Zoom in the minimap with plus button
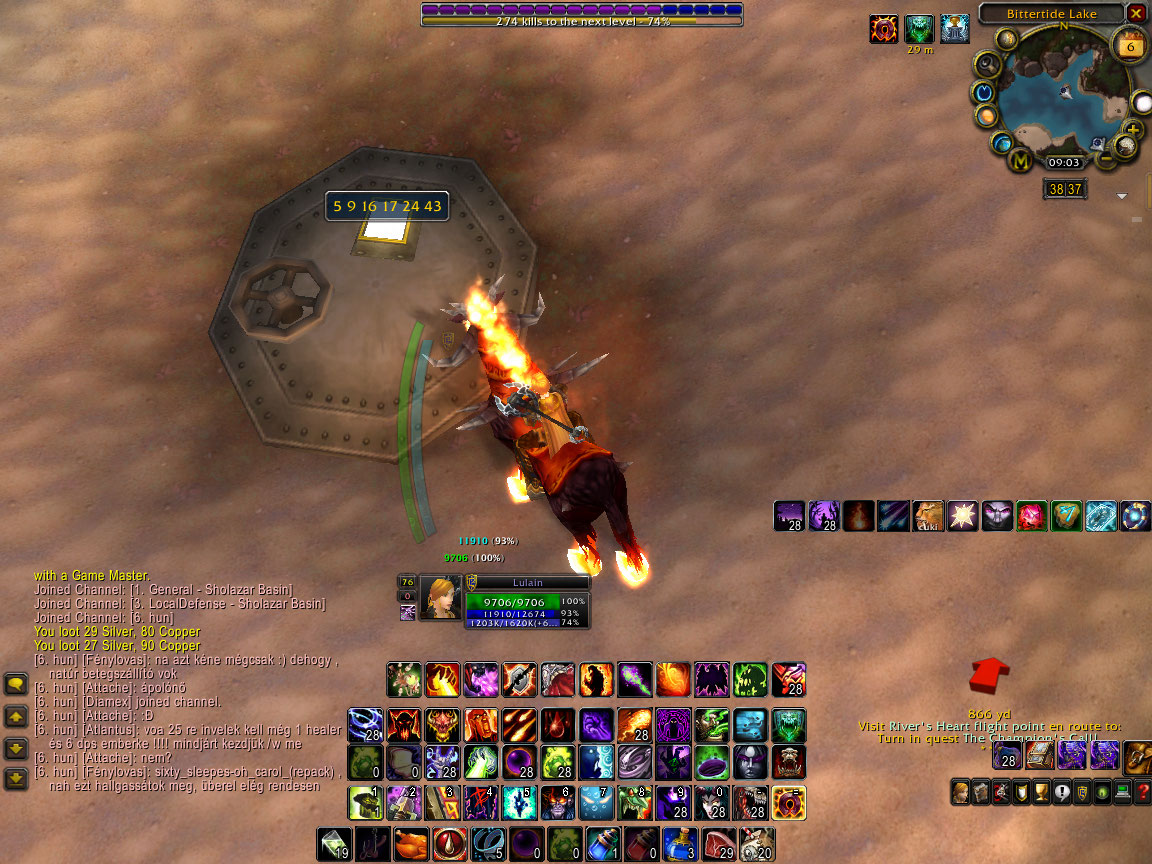Viewport: 1152px width, 864px height. [1132, 129]
